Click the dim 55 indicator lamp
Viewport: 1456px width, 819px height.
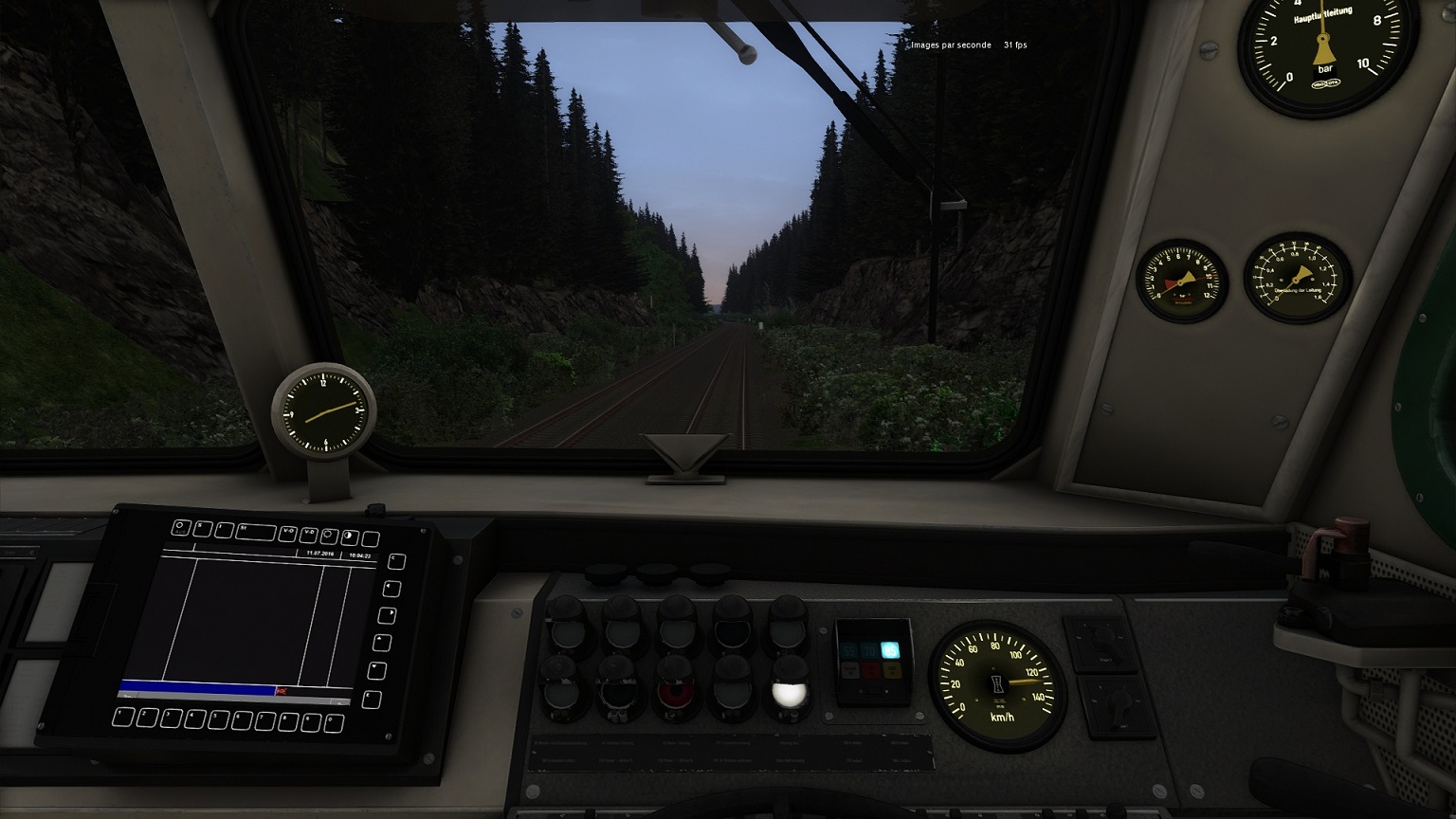click(850, 650)
